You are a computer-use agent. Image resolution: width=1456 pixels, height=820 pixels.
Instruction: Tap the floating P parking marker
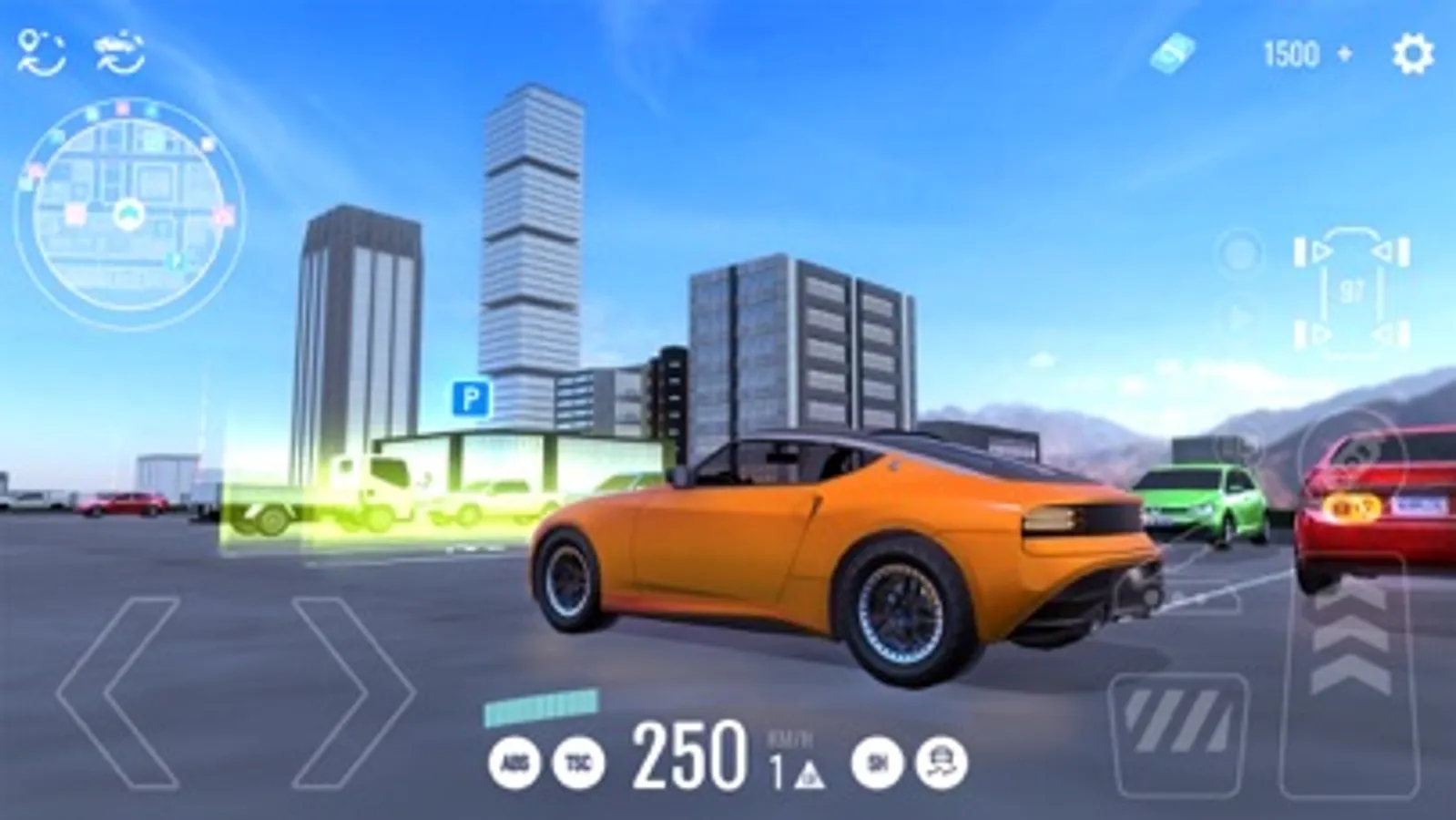point(470,399)
